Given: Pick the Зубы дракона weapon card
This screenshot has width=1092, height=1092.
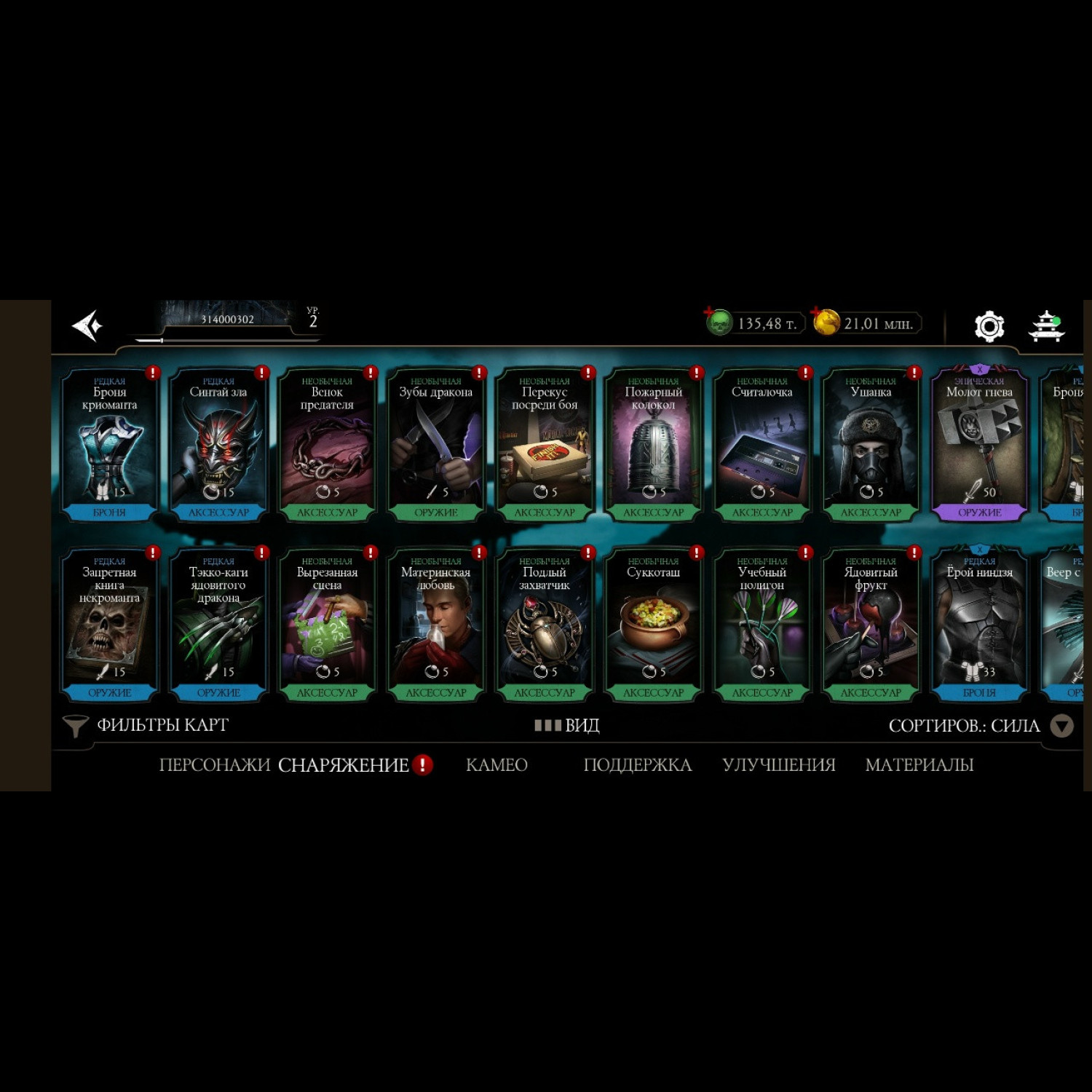Looking at the screenshot, I should (435, 444).
